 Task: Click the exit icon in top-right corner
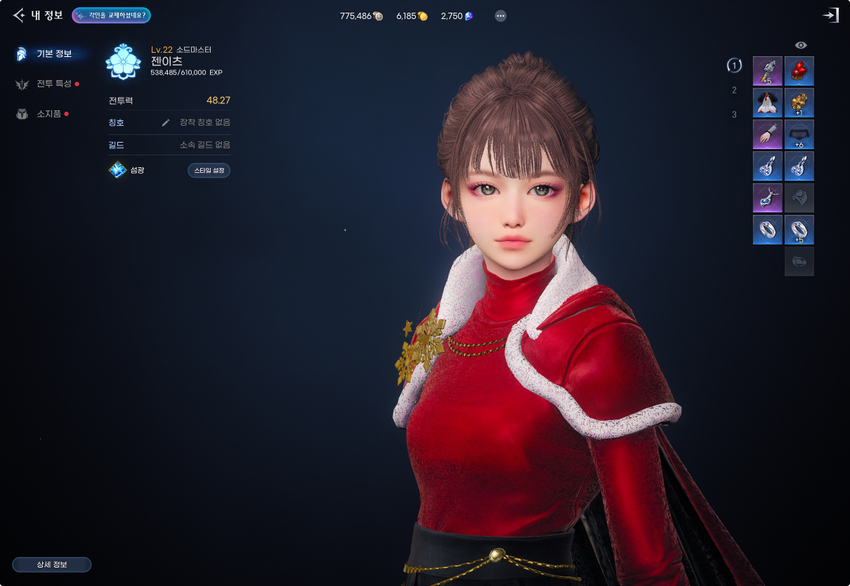click(830, 15)
